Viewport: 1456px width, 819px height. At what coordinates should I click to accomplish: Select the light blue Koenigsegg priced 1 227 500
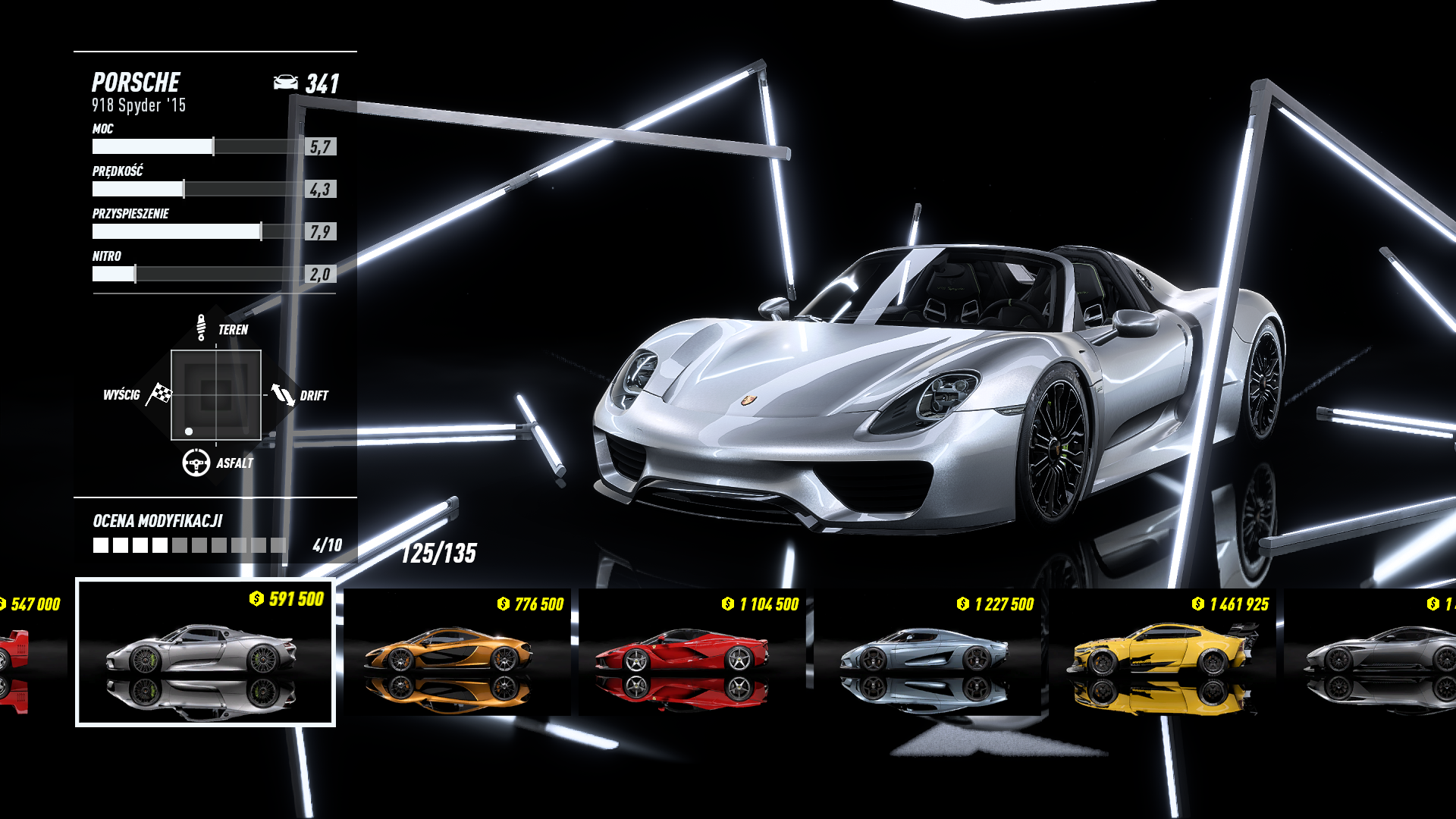[927, 652]
